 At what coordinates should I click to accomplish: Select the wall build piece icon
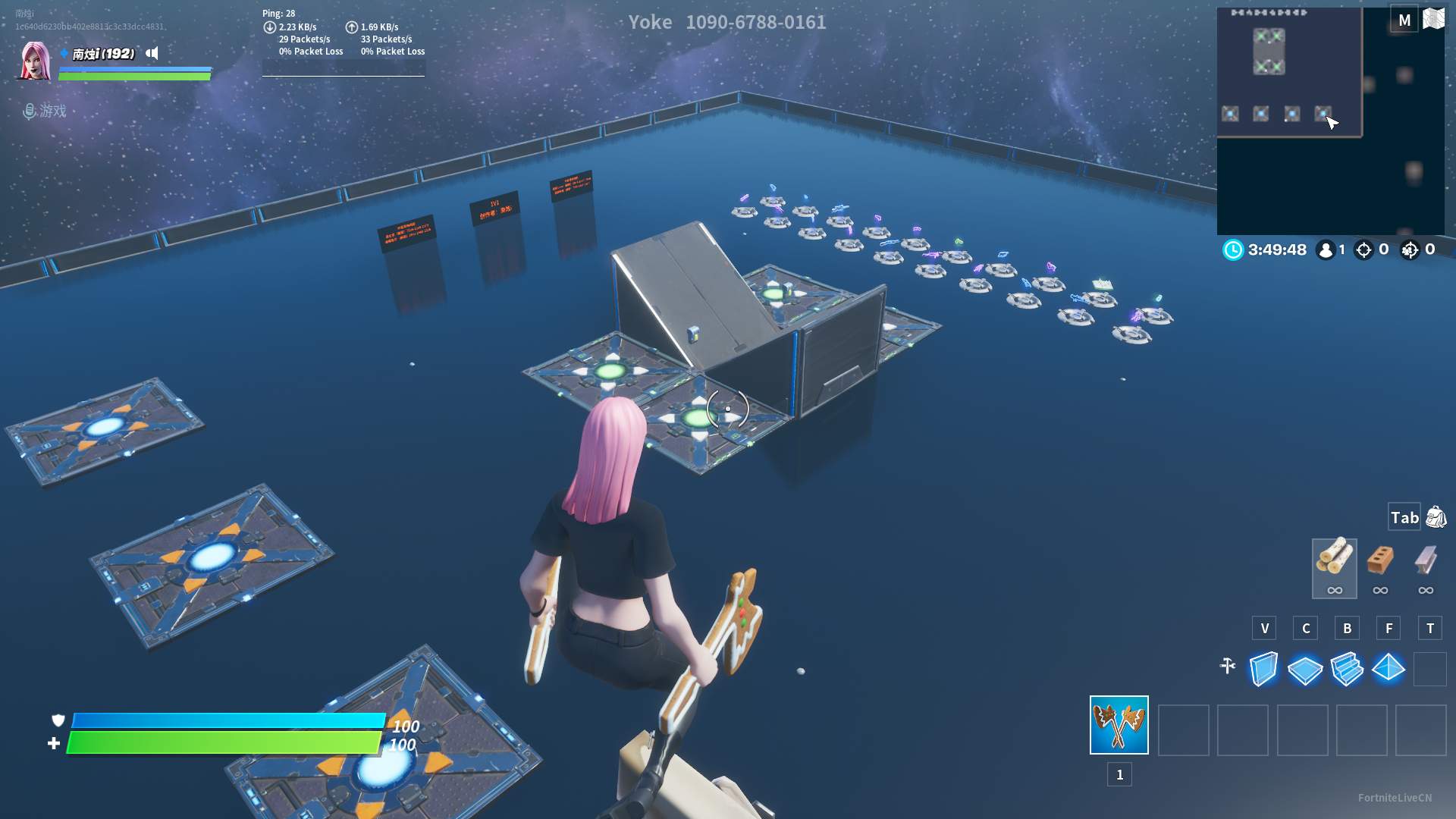click(1264, 670)
